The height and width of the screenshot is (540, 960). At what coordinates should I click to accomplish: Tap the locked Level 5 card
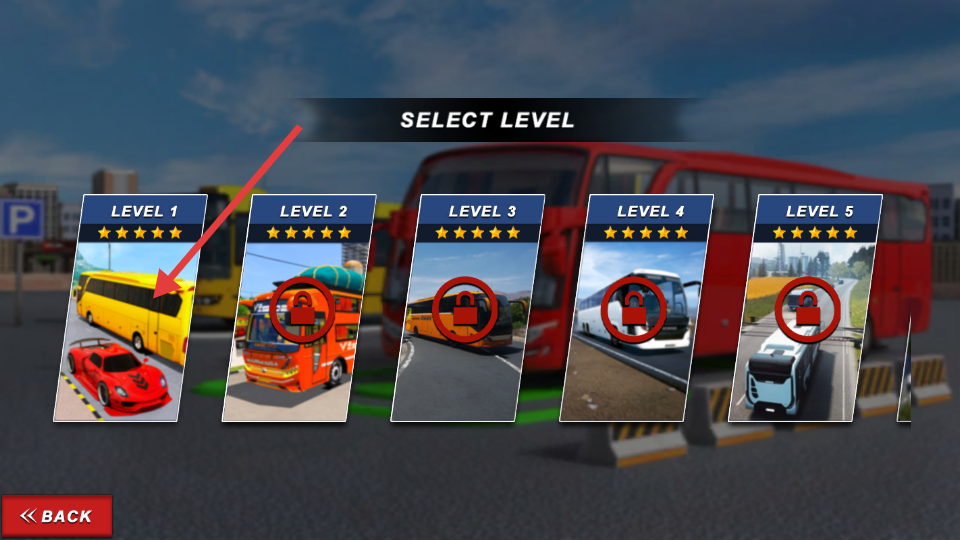[x=805, y=310]
